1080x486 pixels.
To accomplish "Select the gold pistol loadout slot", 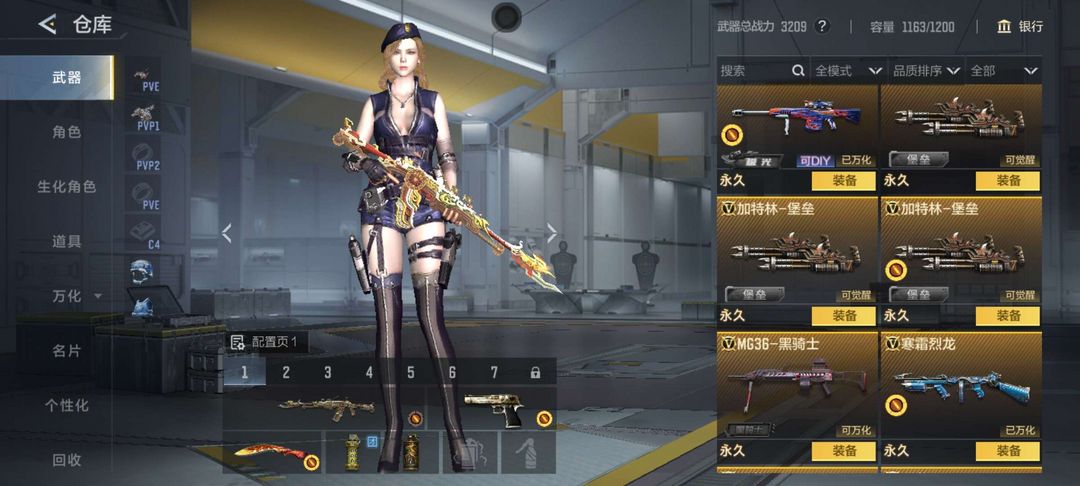I will (x=492, y=407).
